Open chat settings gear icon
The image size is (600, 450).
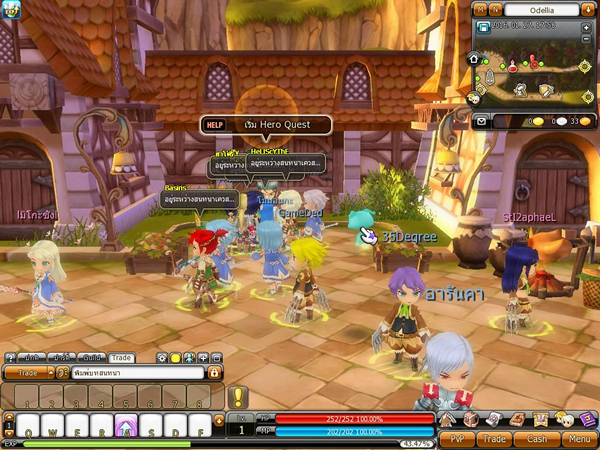162,357
